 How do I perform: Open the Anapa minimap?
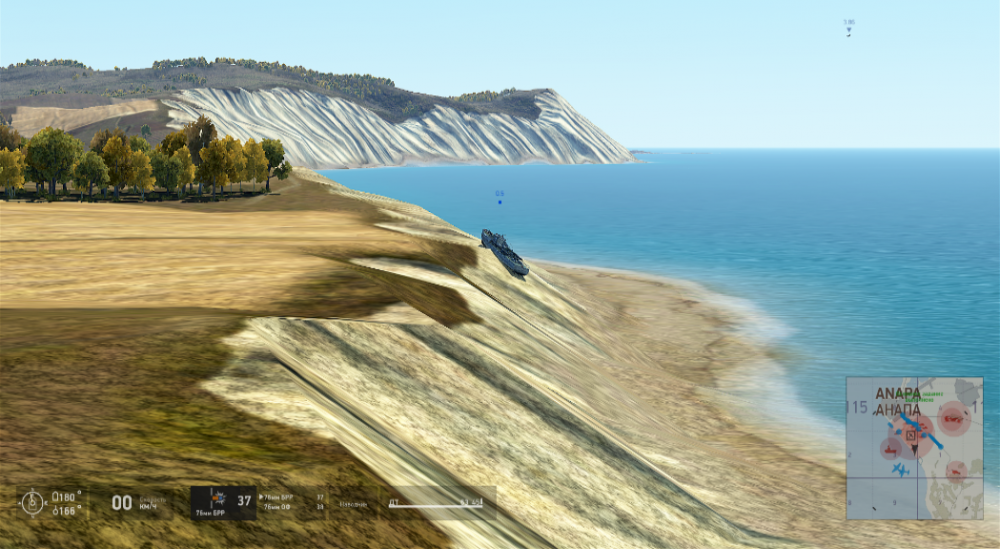pos(914,447)
